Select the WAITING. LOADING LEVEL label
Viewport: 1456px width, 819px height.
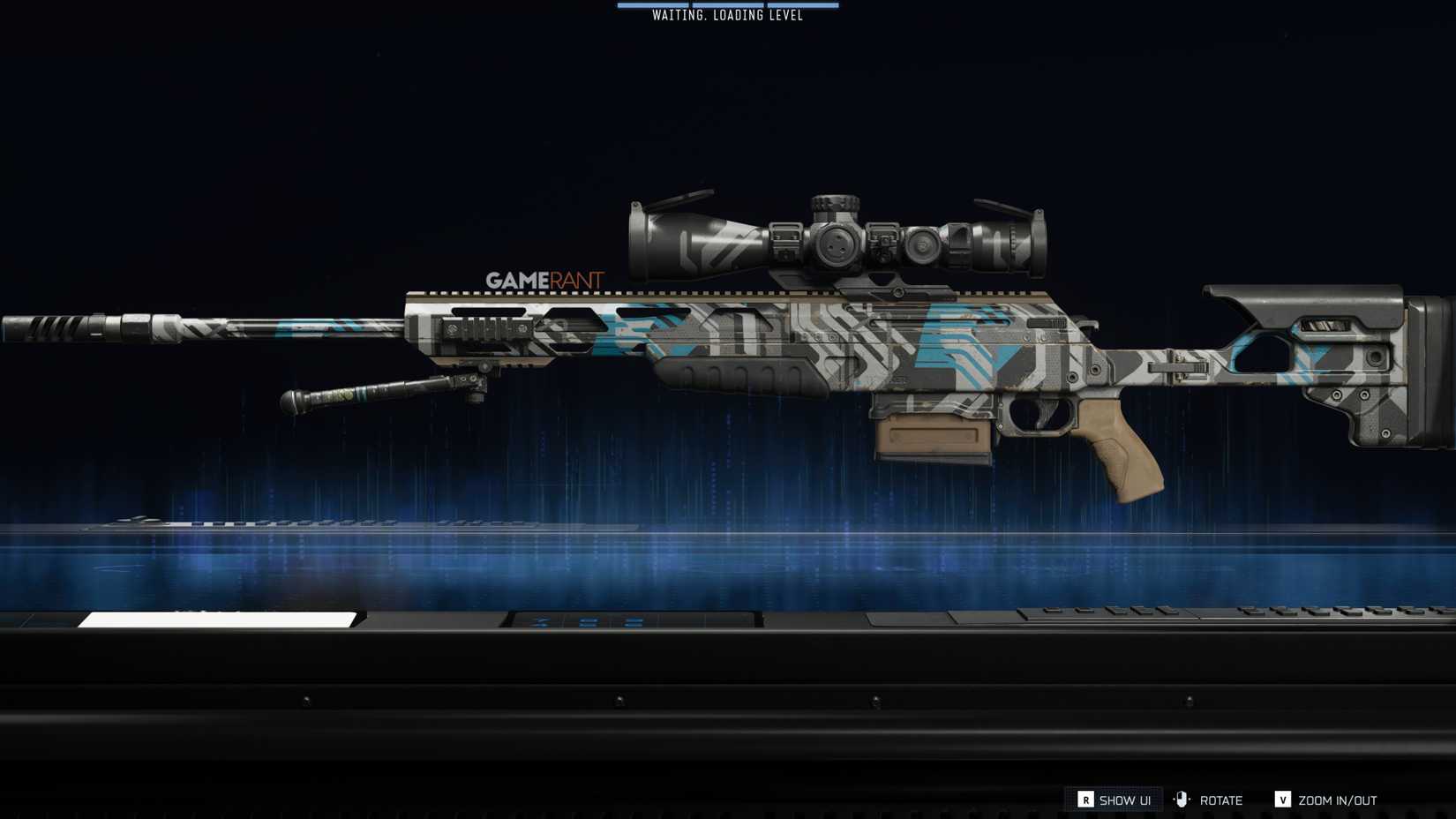(x=728, y=15)
